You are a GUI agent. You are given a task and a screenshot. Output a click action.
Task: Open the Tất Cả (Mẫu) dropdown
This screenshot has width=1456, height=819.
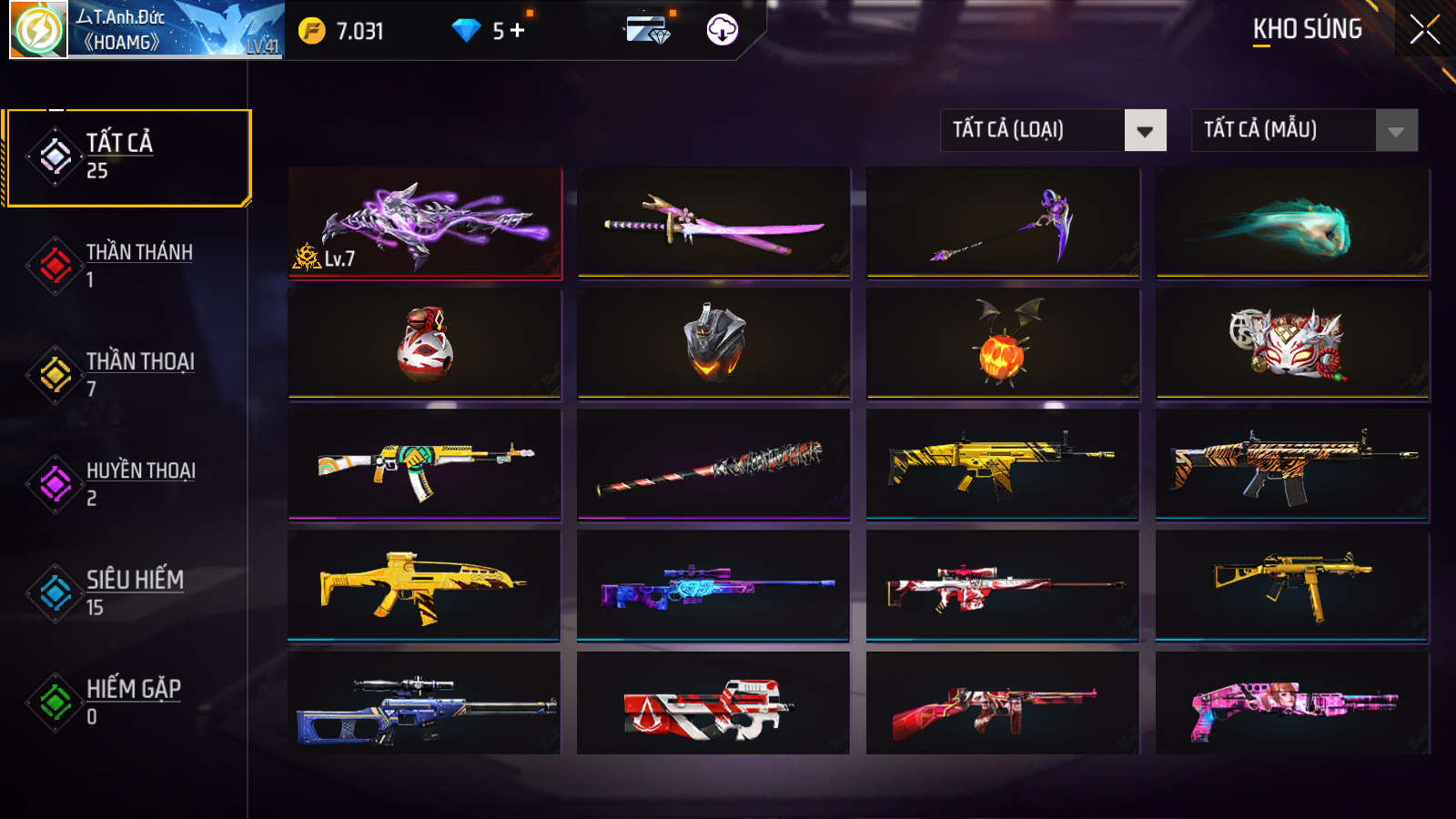coord(1304,130)
